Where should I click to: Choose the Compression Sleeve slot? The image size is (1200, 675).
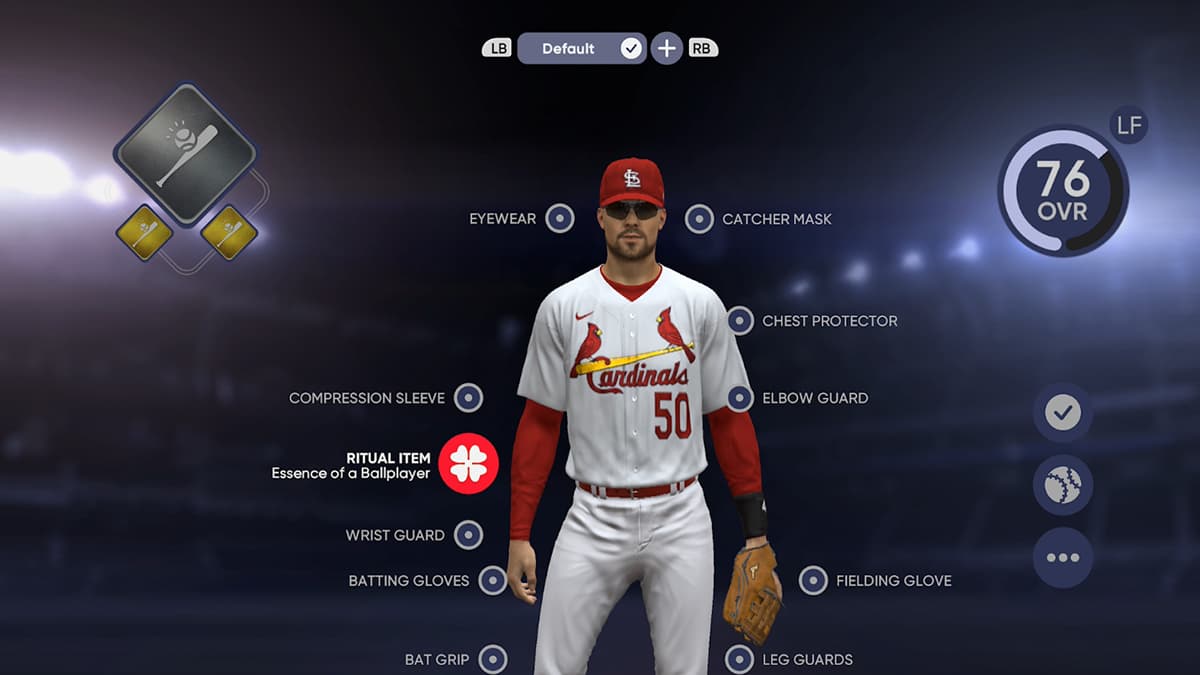pos(468,398)
